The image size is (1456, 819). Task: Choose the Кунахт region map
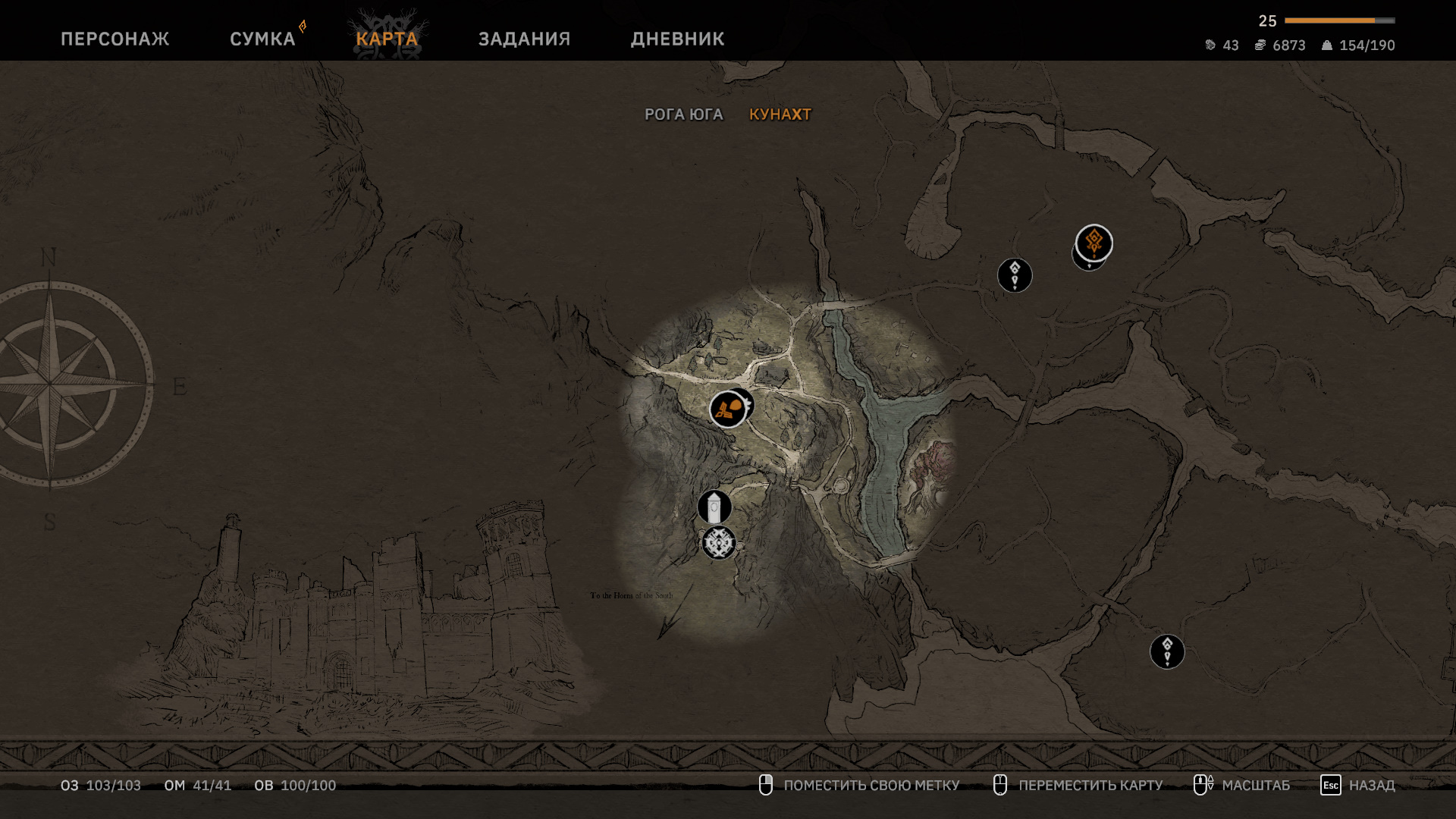point(780,115)
